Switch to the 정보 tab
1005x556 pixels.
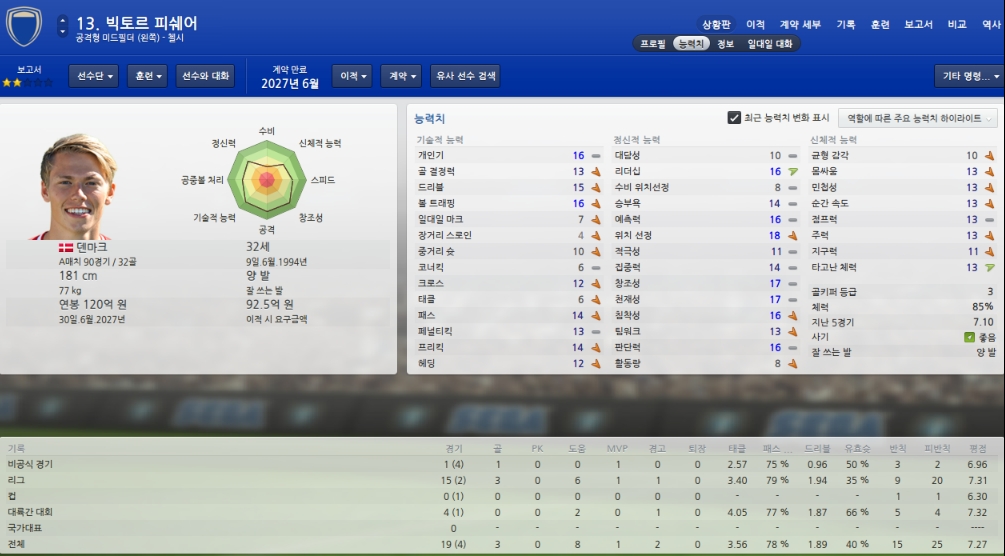(x=725, y=44)
